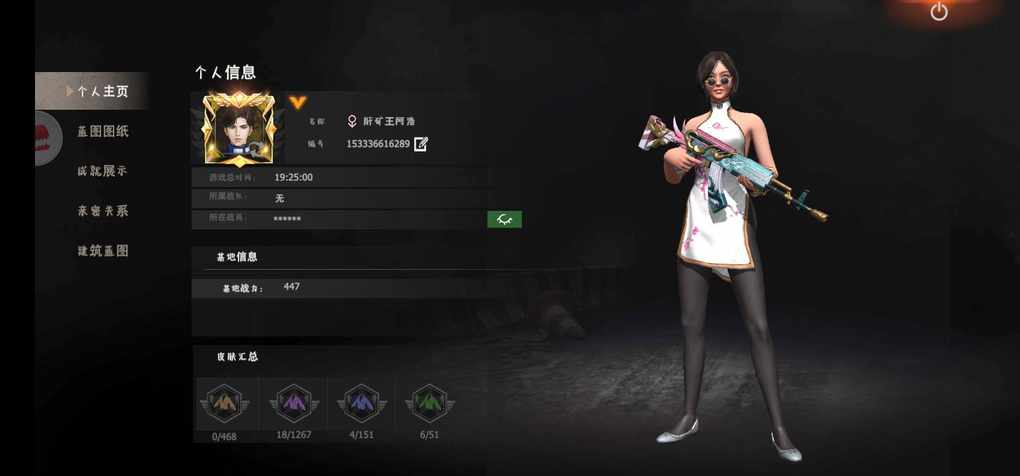
Task: Choose the blue skin badge 4/151
Action: click(362, 403)
